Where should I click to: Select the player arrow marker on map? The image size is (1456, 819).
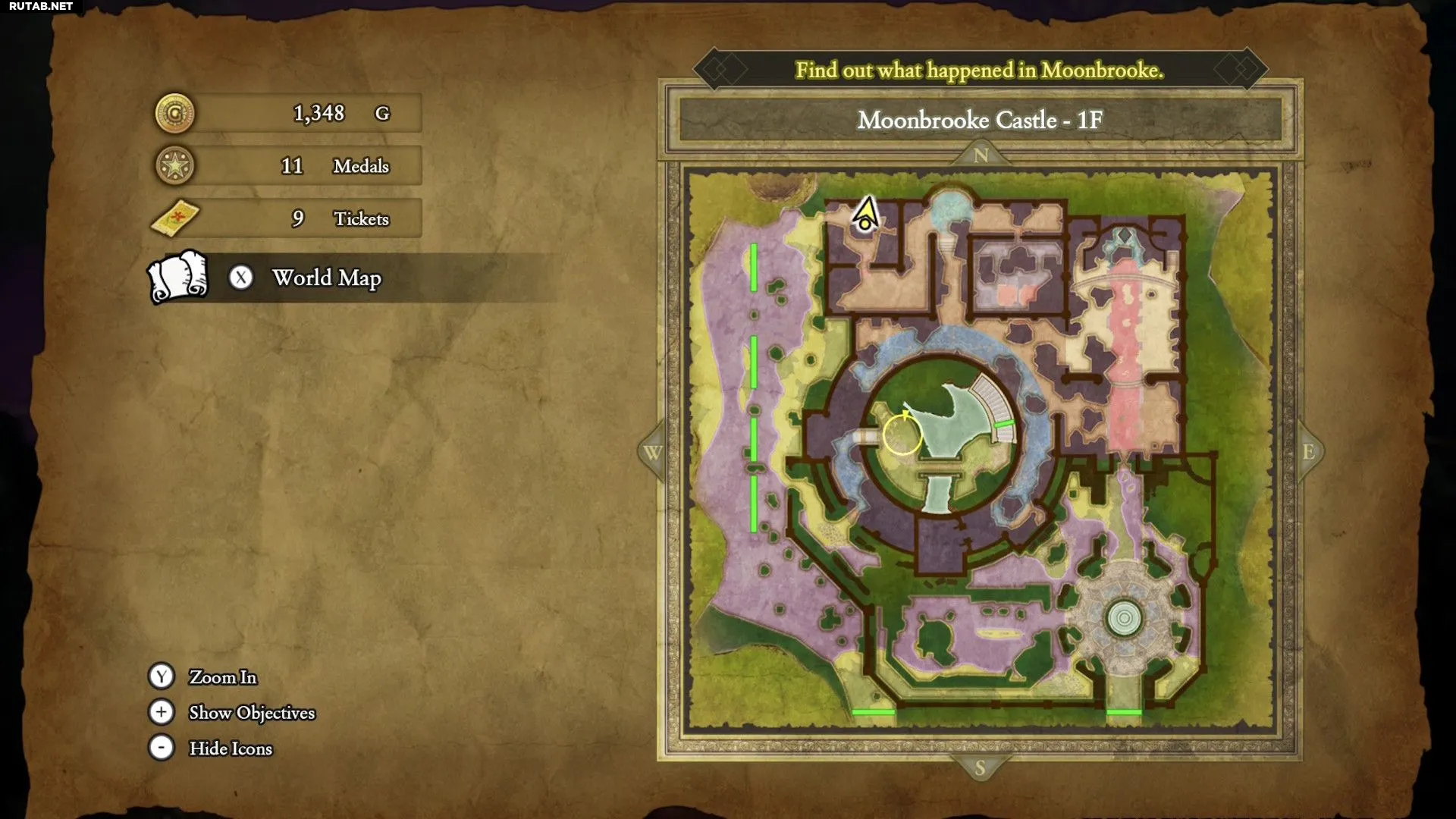[865, 214]
